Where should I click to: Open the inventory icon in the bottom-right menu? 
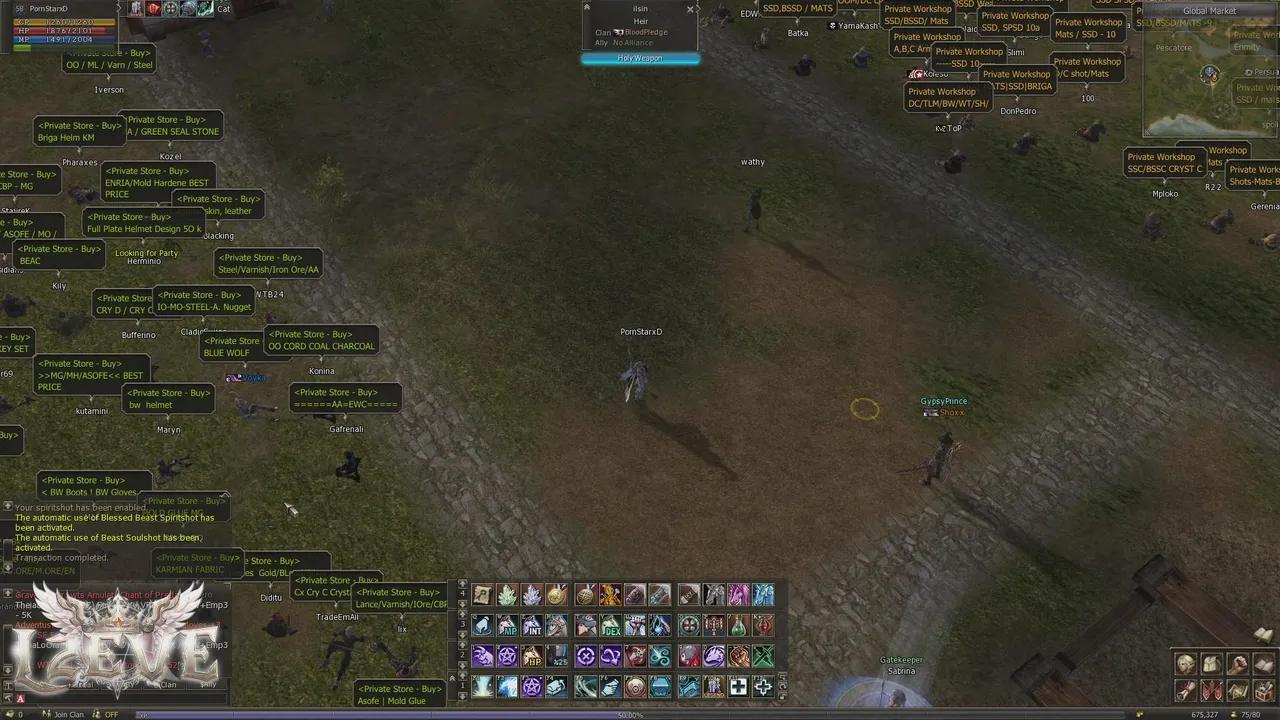[1212, 663]
